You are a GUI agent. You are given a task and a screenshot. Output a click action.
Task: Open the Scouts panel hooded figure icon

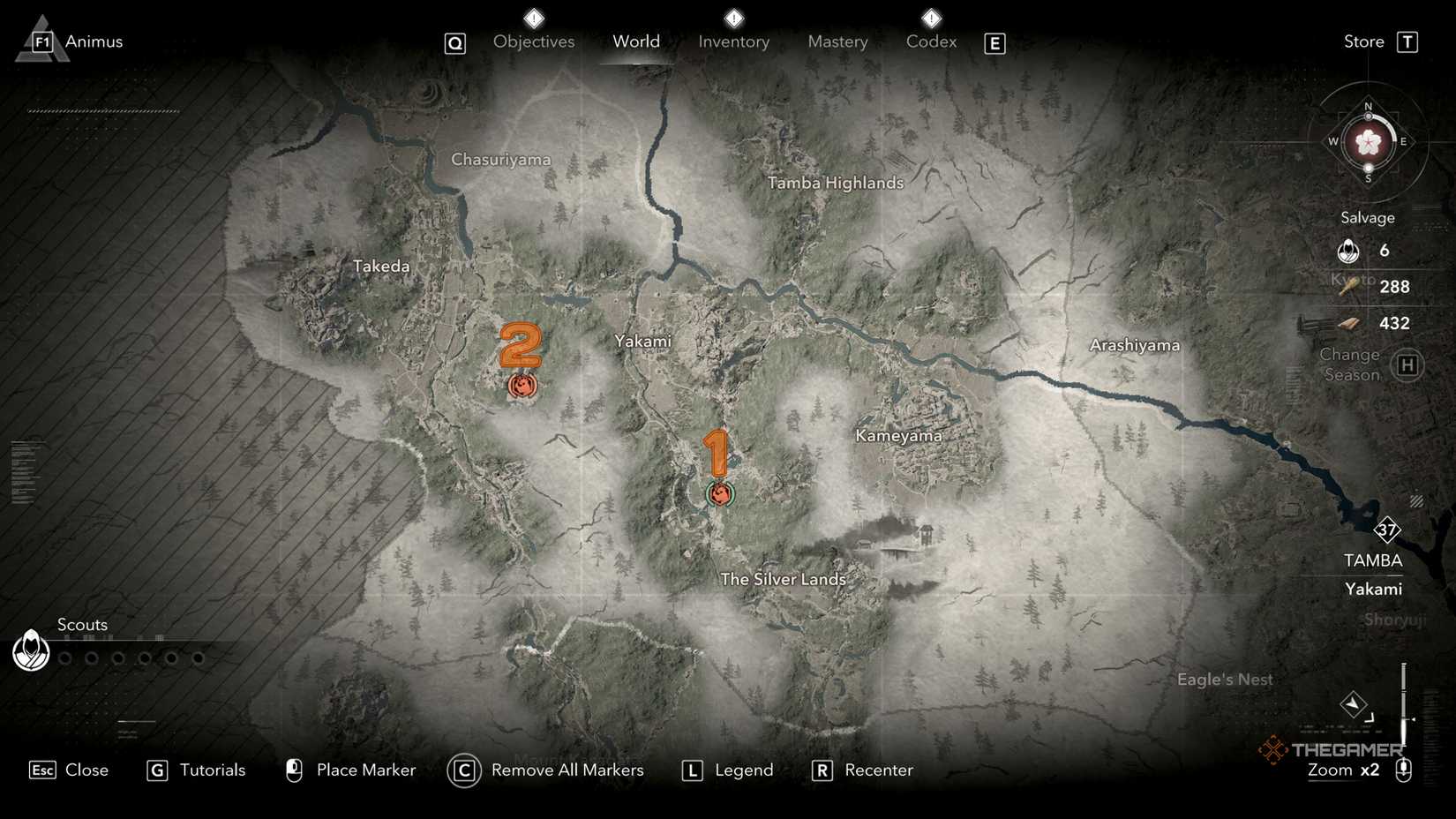pos(30,650)
